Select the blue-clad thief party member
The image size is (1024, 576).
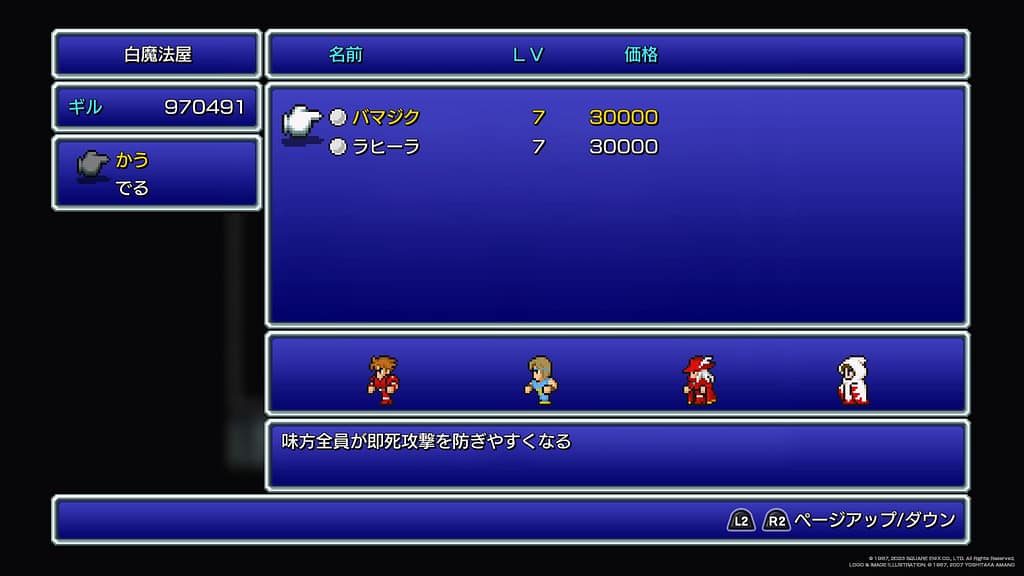pos(540,380)
